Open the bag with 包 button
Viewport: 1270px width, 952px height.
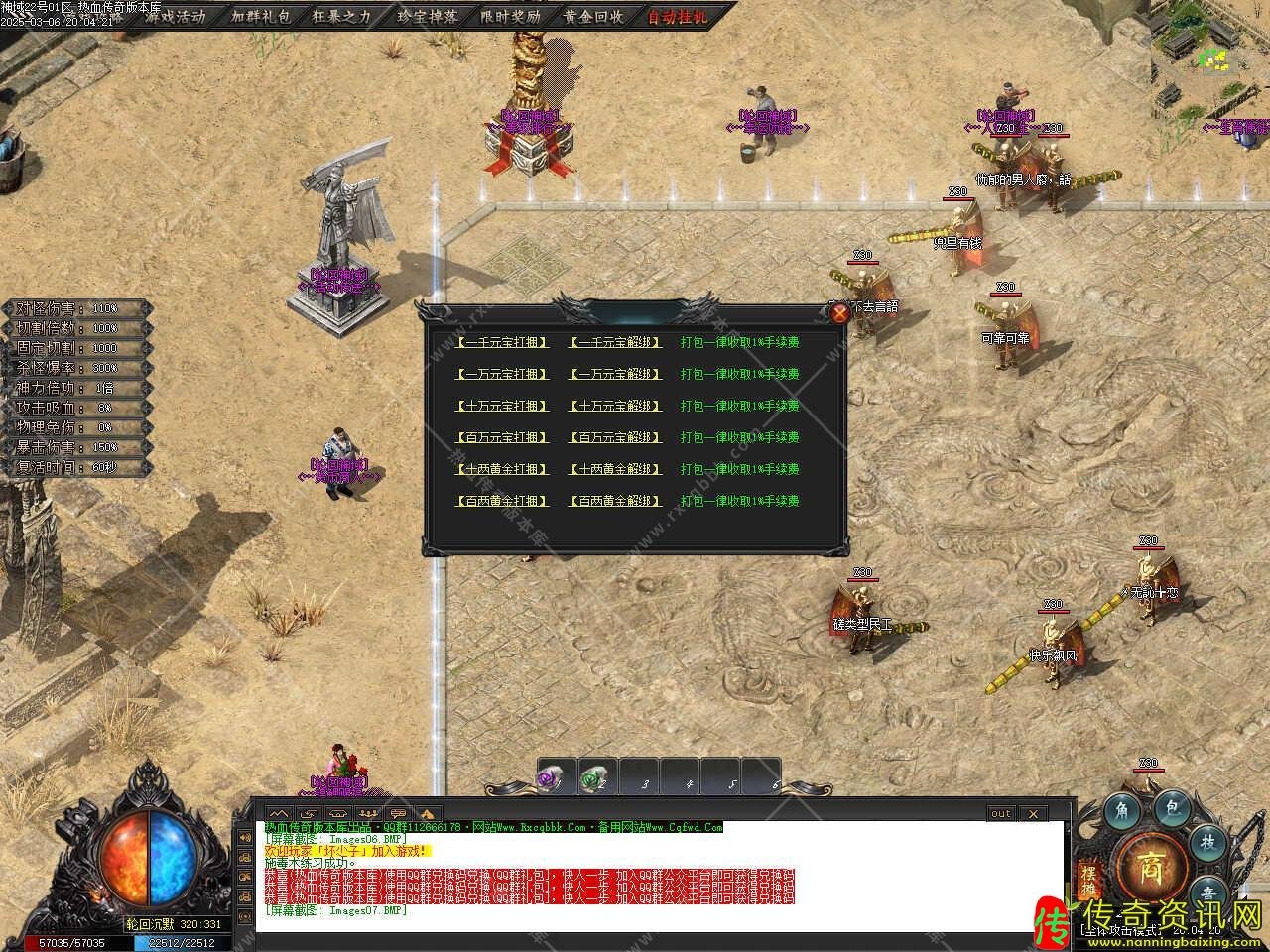click(x=1172, y=809)
